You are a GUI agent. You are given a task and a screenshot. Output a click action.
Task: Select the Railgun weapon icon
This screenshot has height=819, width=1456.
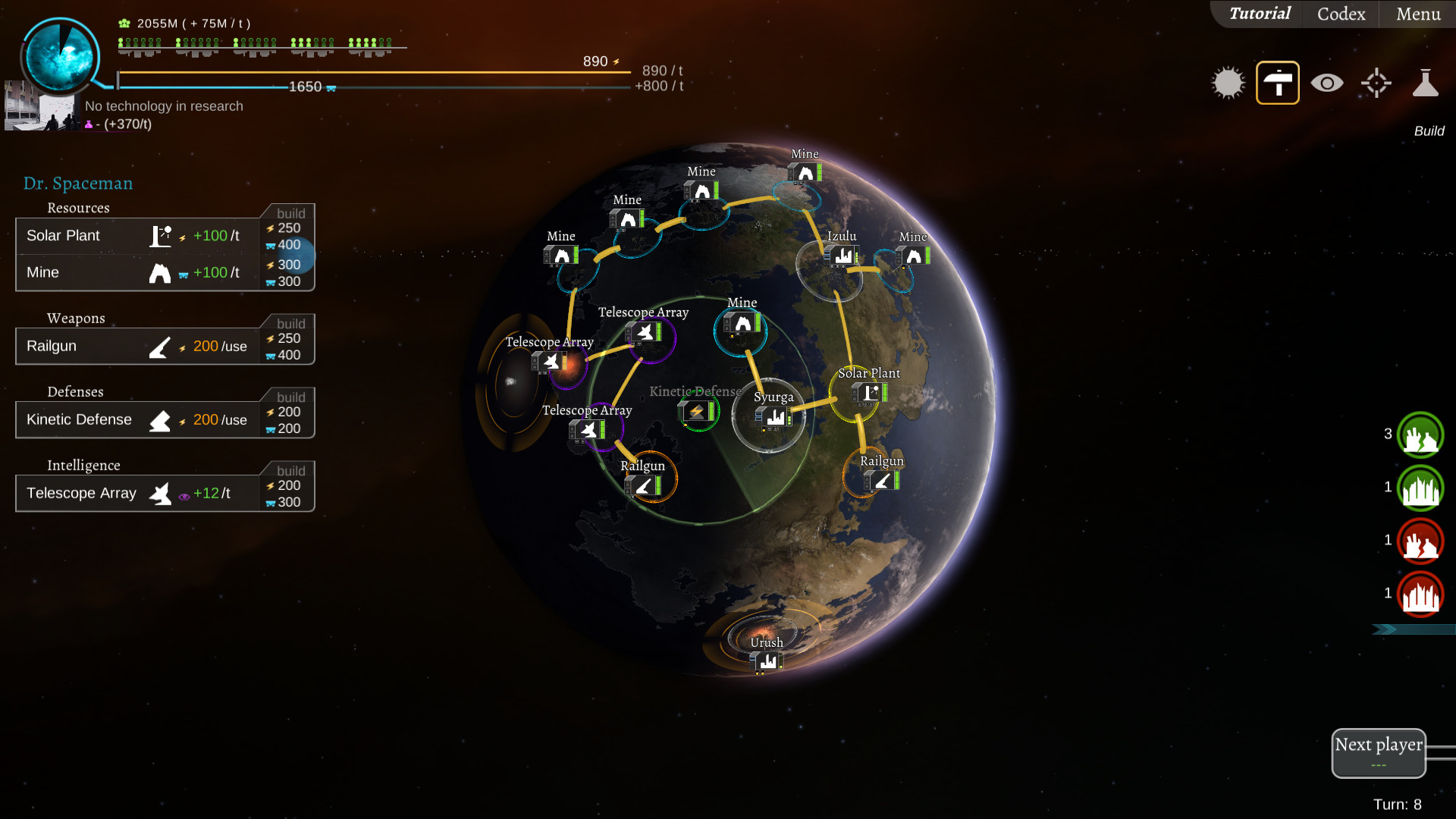point(160,347)
